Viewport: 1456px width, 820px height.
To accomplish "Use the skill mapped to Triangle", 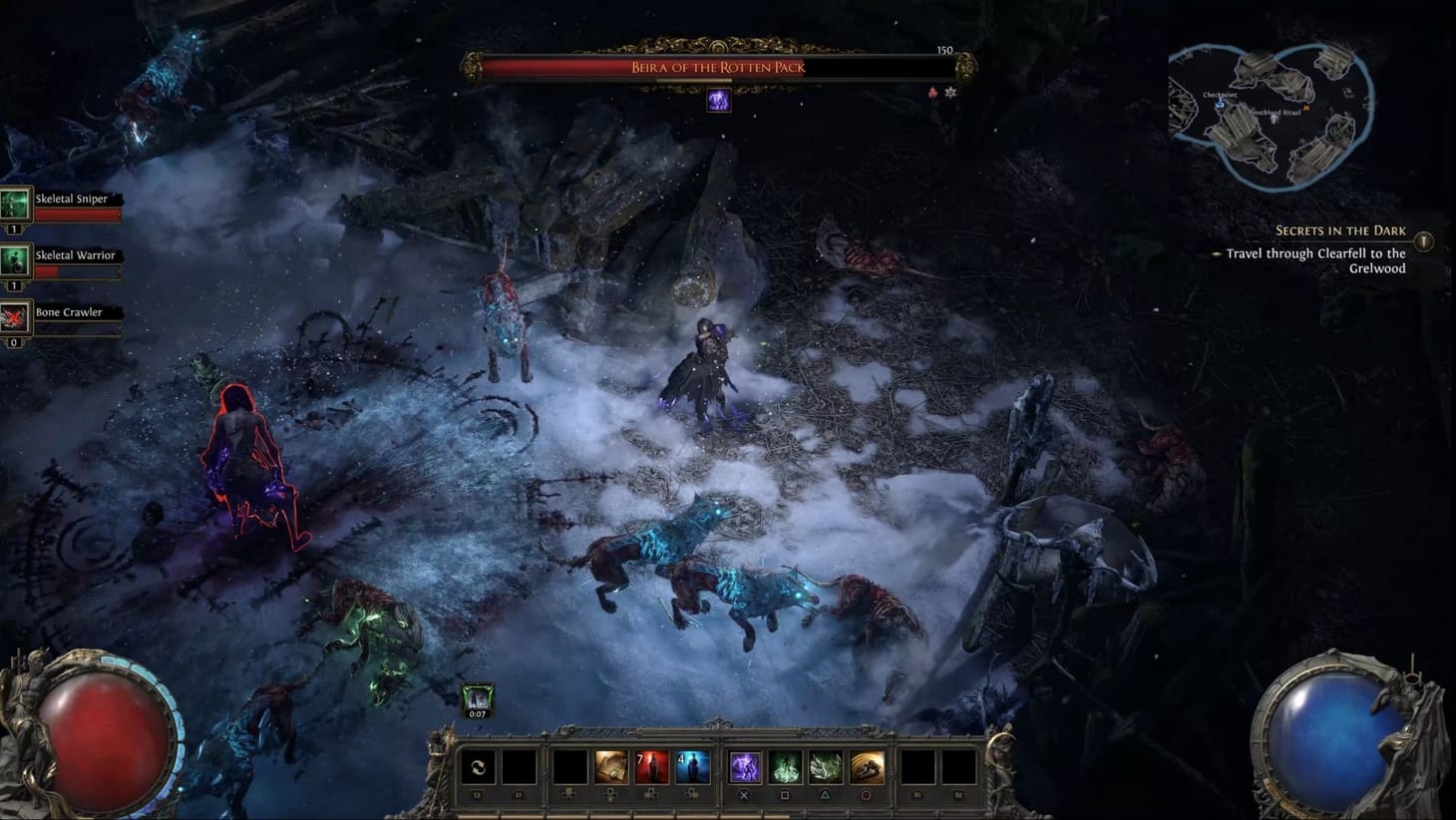I will 826,768.
